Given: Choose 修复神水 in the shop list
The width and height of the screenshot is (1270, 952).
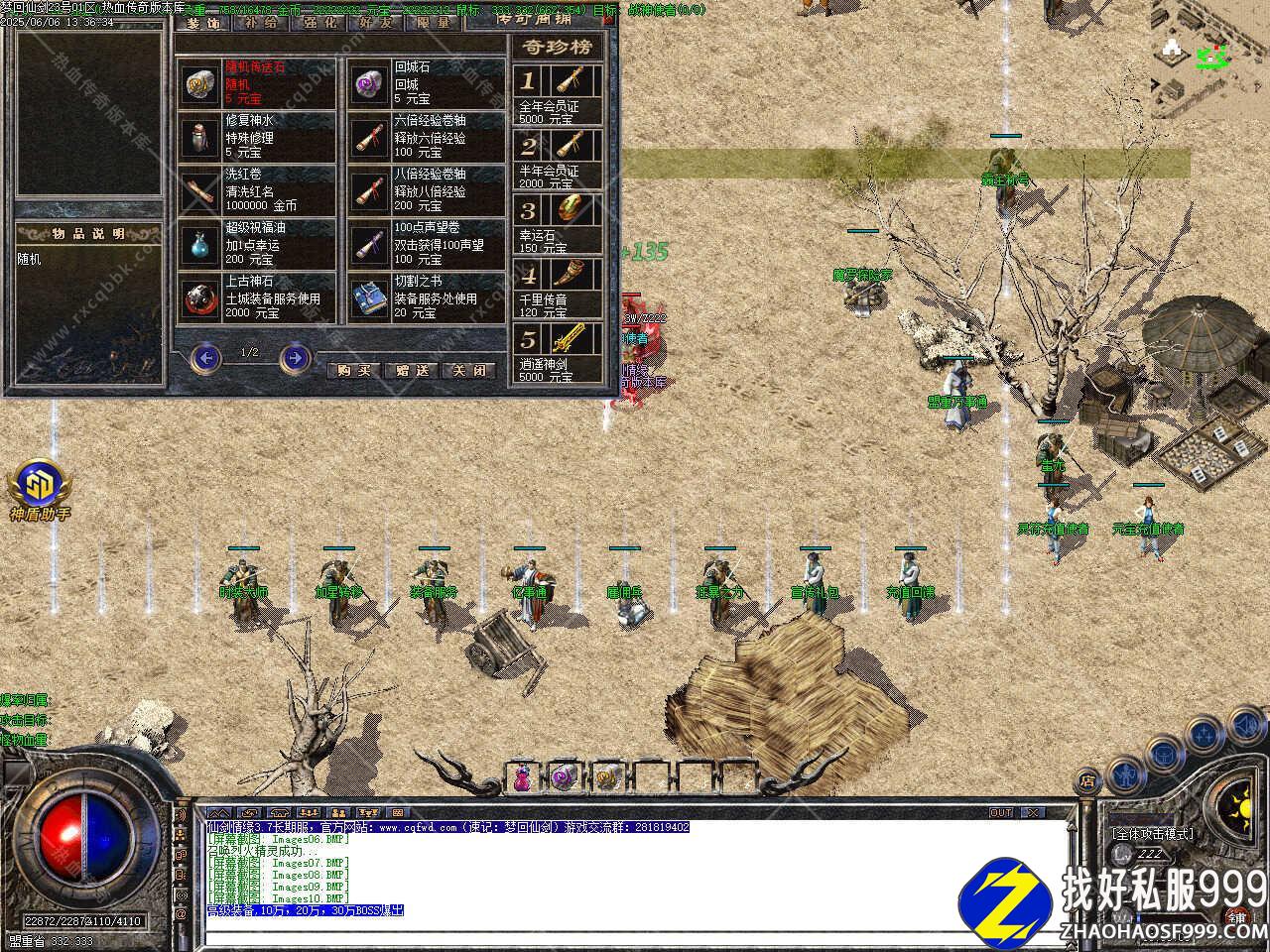Looking at the screenshot, I should pos(256,137).
